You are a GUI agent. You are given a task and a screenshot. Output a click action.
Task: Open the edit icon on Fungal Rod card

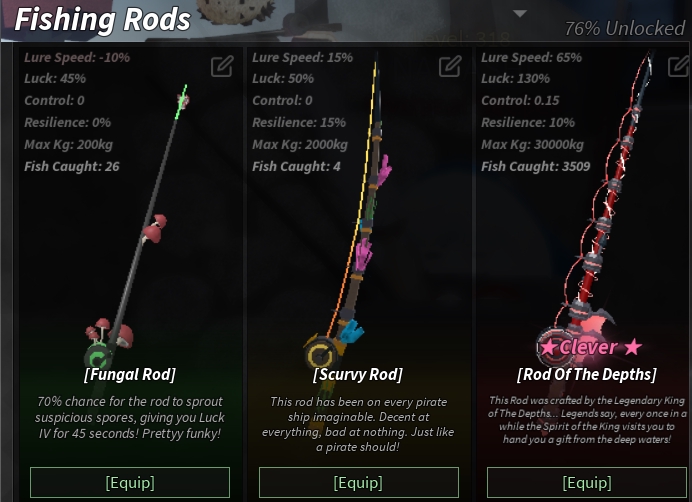[222, 67]
